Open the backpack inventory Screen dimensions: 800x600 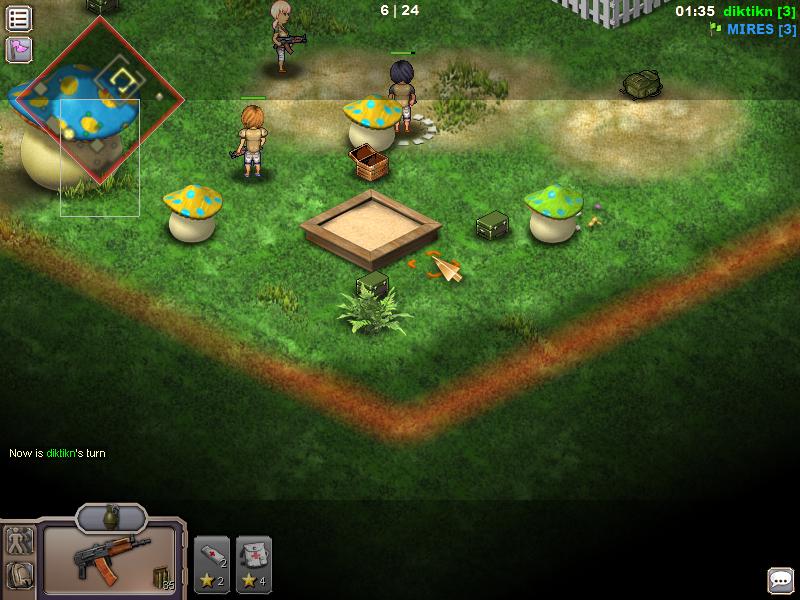[x=20, y=575]
